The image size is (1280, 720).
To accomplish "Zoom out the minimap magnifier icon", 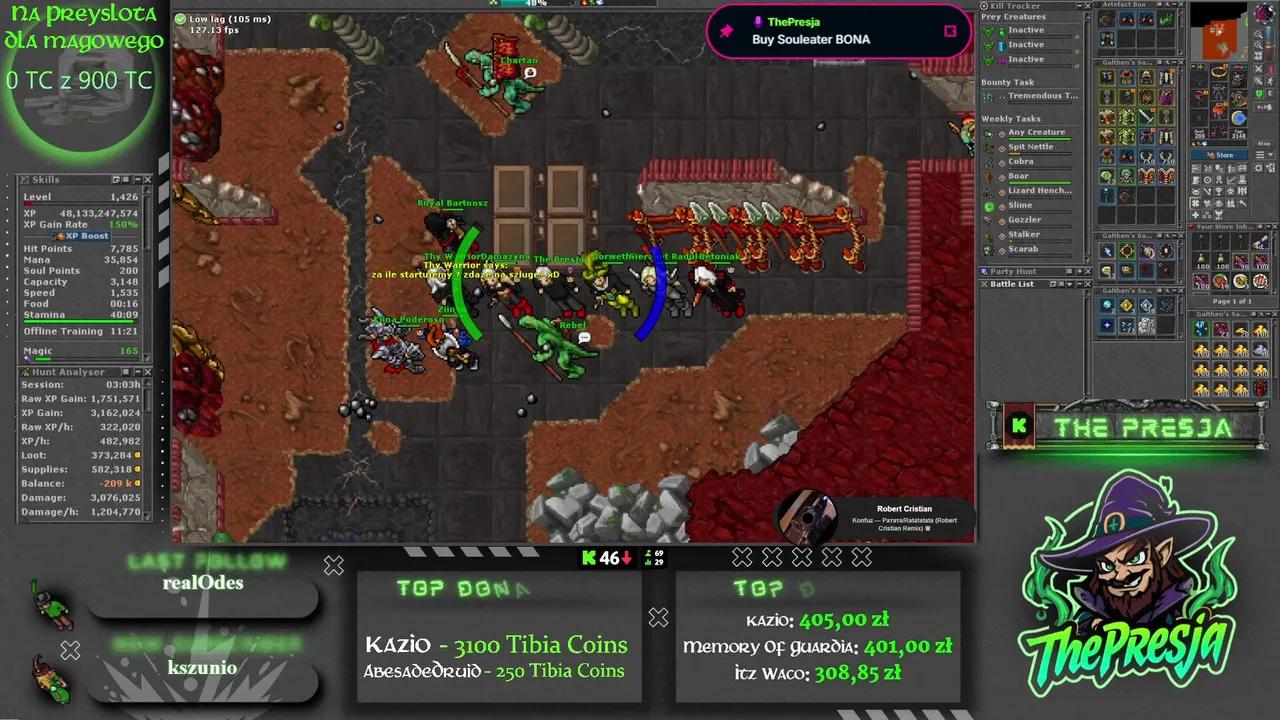I will coord(1259,45).
